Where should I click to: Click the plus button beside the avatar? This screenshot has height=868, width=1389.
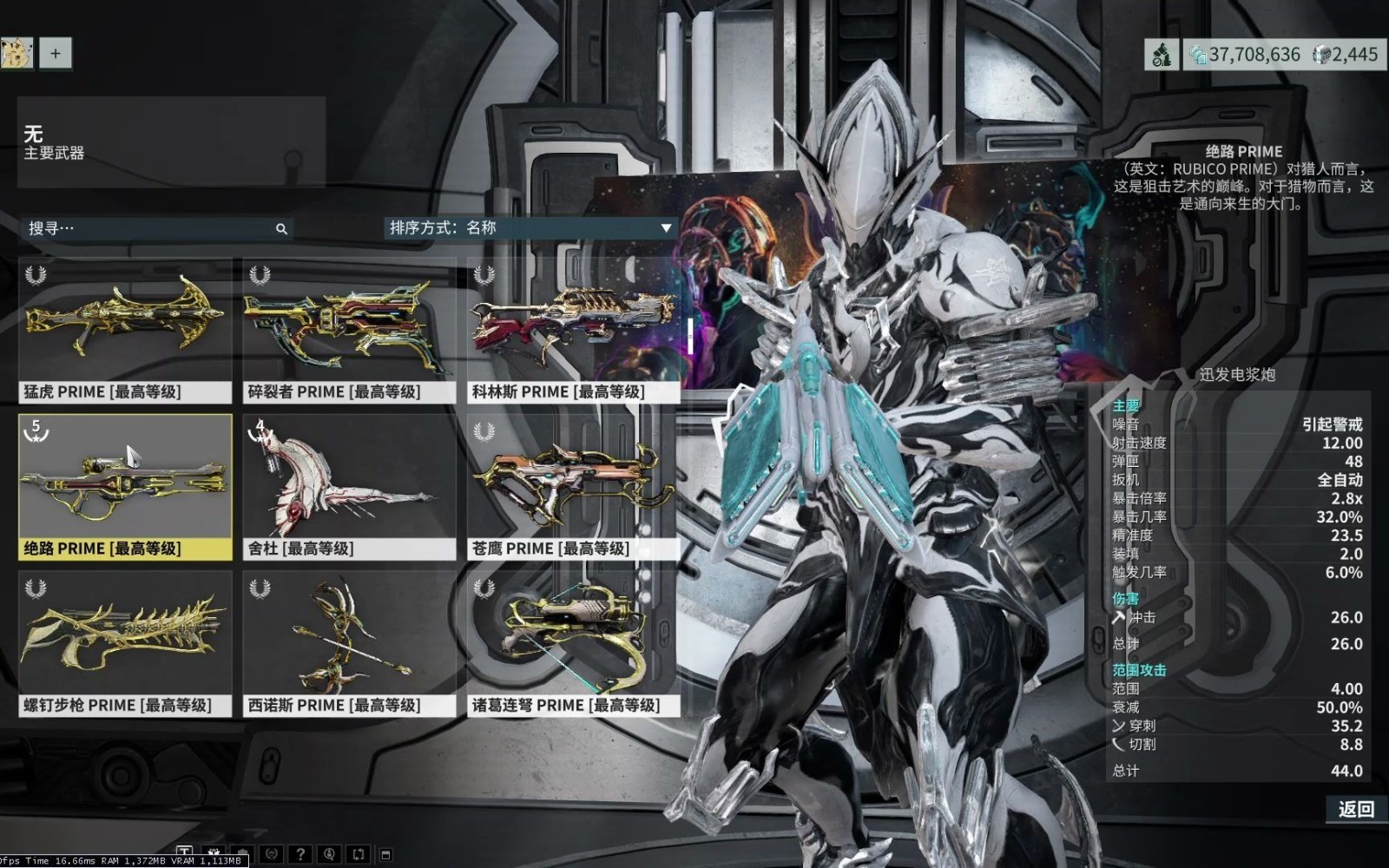[x=56, y=53]
